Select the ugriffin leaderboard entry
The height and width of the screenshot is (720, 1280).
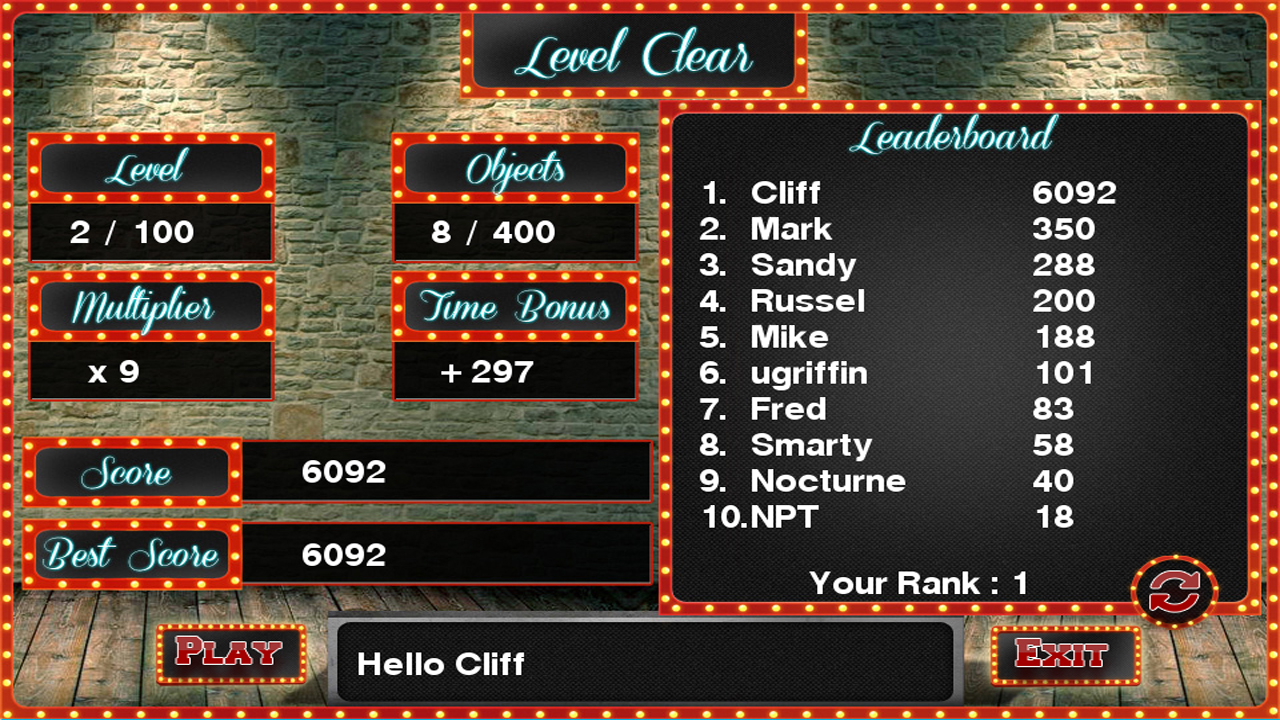pos(908,373)
